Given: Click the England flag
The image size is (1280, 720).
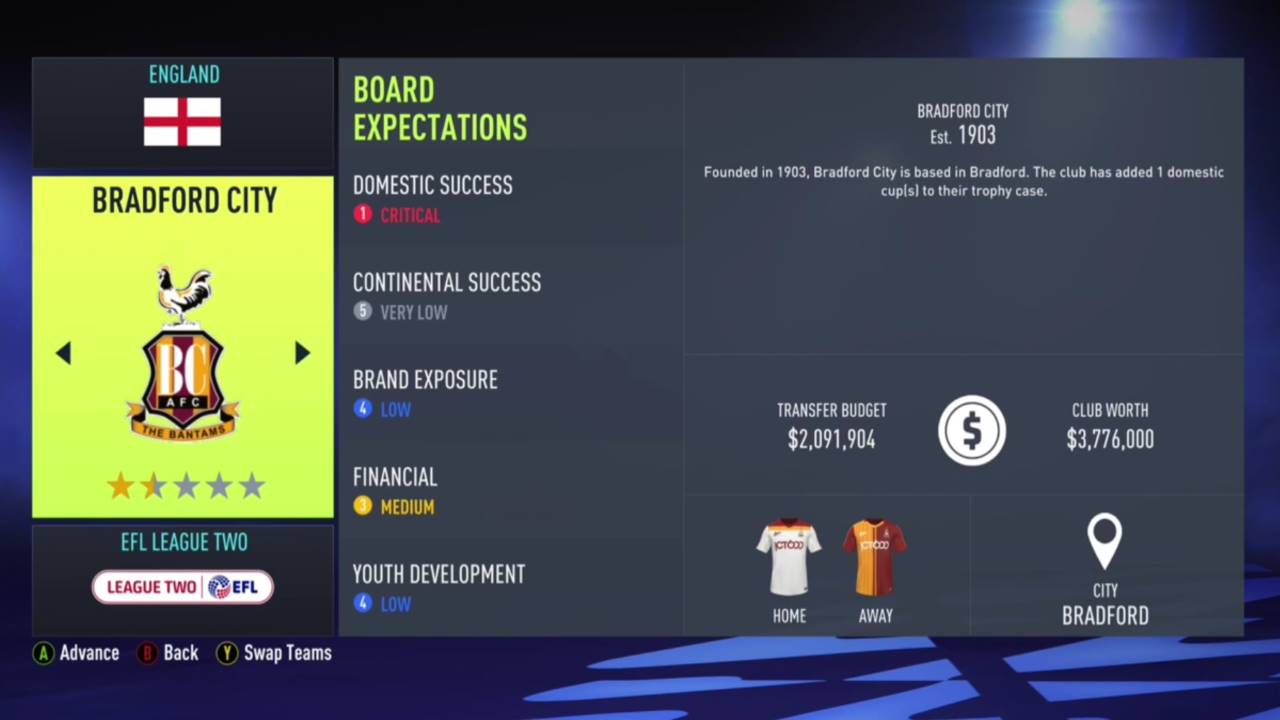Looking at the screenshot, I should pos(183,122).
